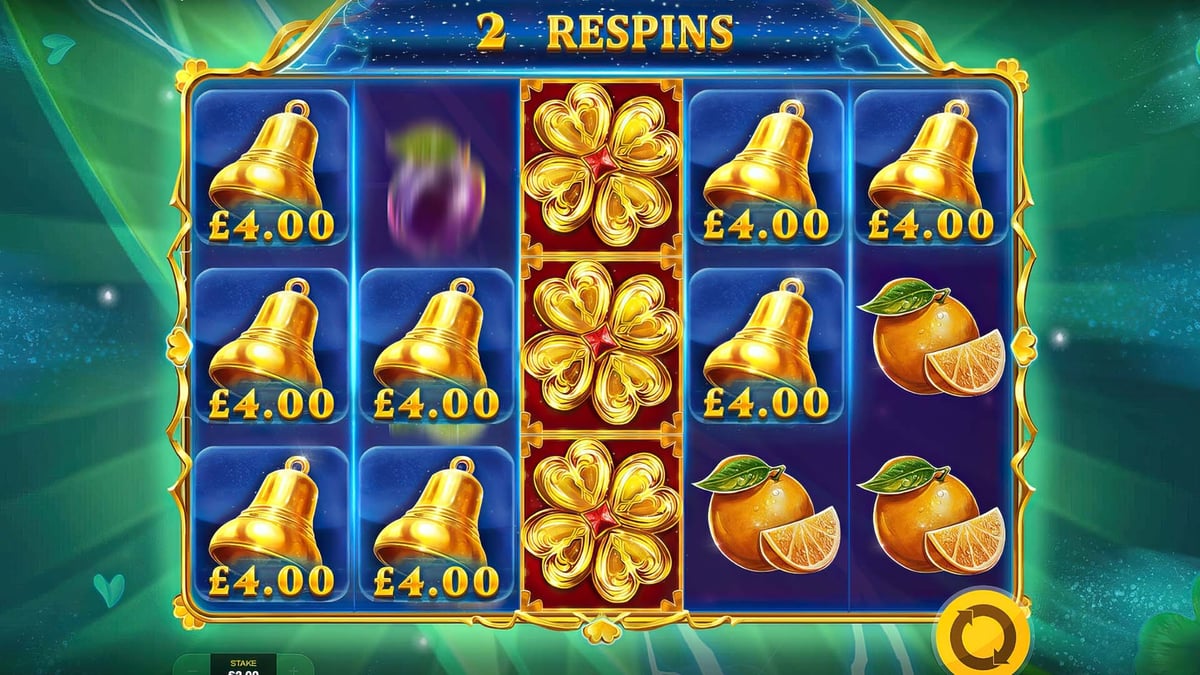Increase the stake with the plus button
The height and width of the screenshot is (675, 1200).
tap(295, 665)
